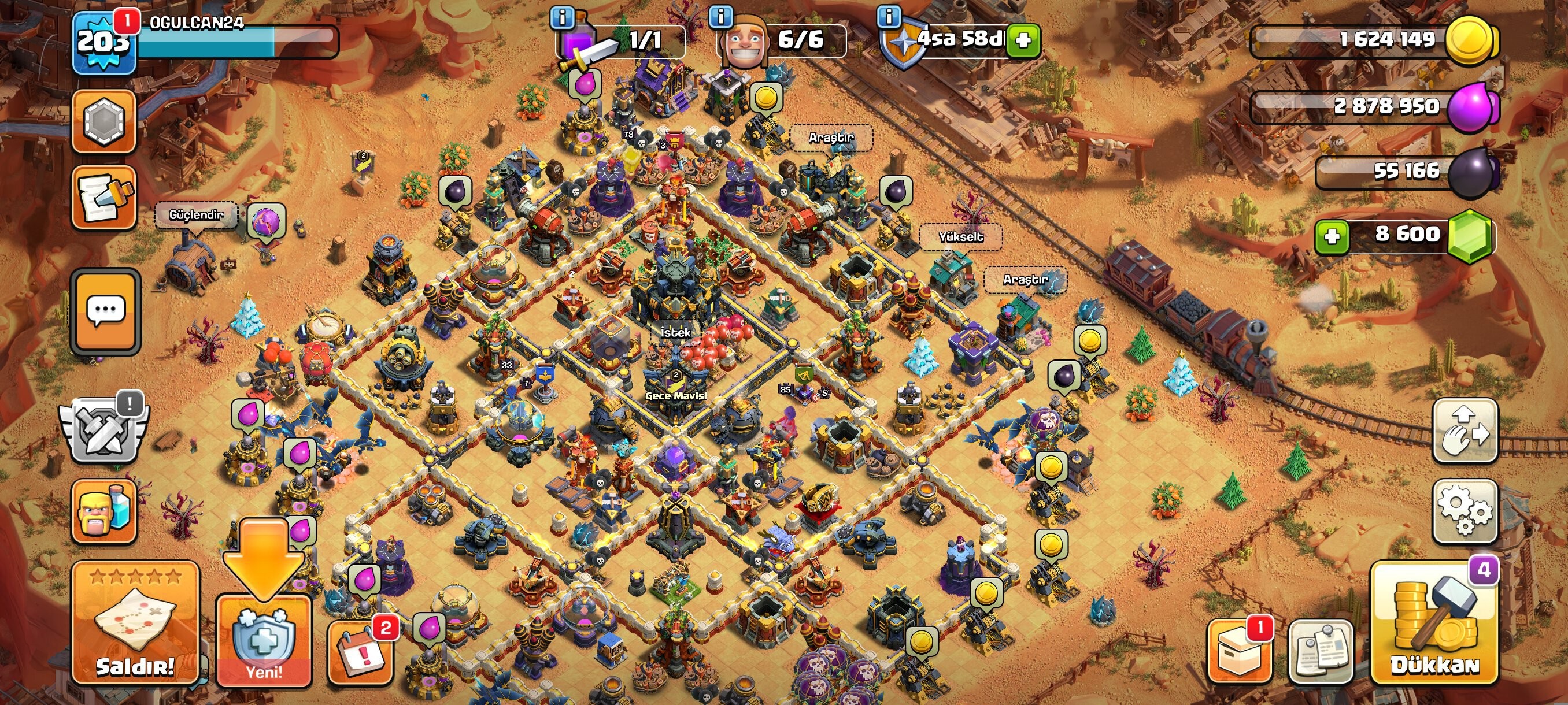The height and width of the screenshot is (705, 1568).
Task: Open the grey hexagon league badge button
Action: pos(103,120)
